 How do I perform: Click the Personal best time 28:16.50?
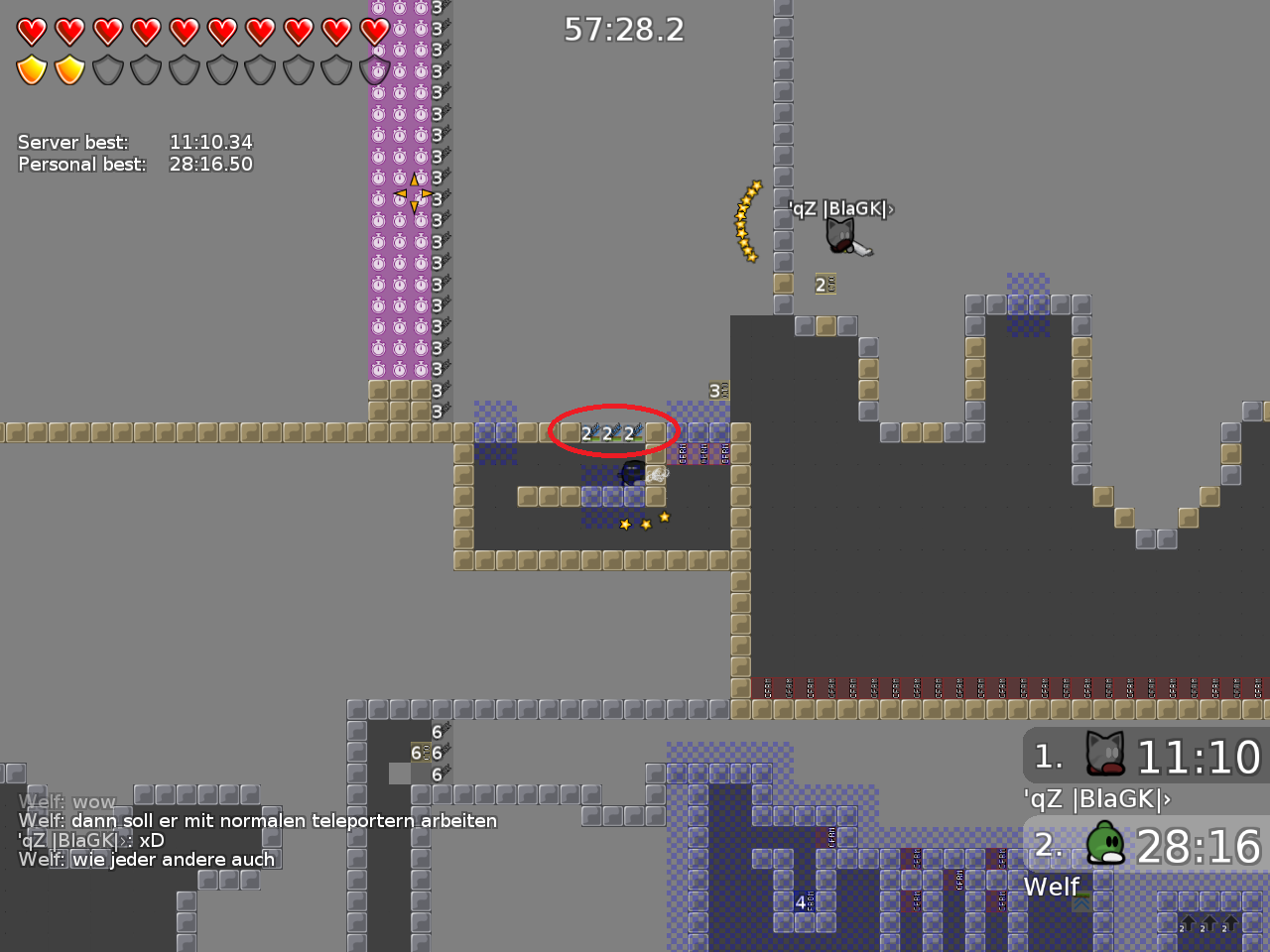pos(211,165)
